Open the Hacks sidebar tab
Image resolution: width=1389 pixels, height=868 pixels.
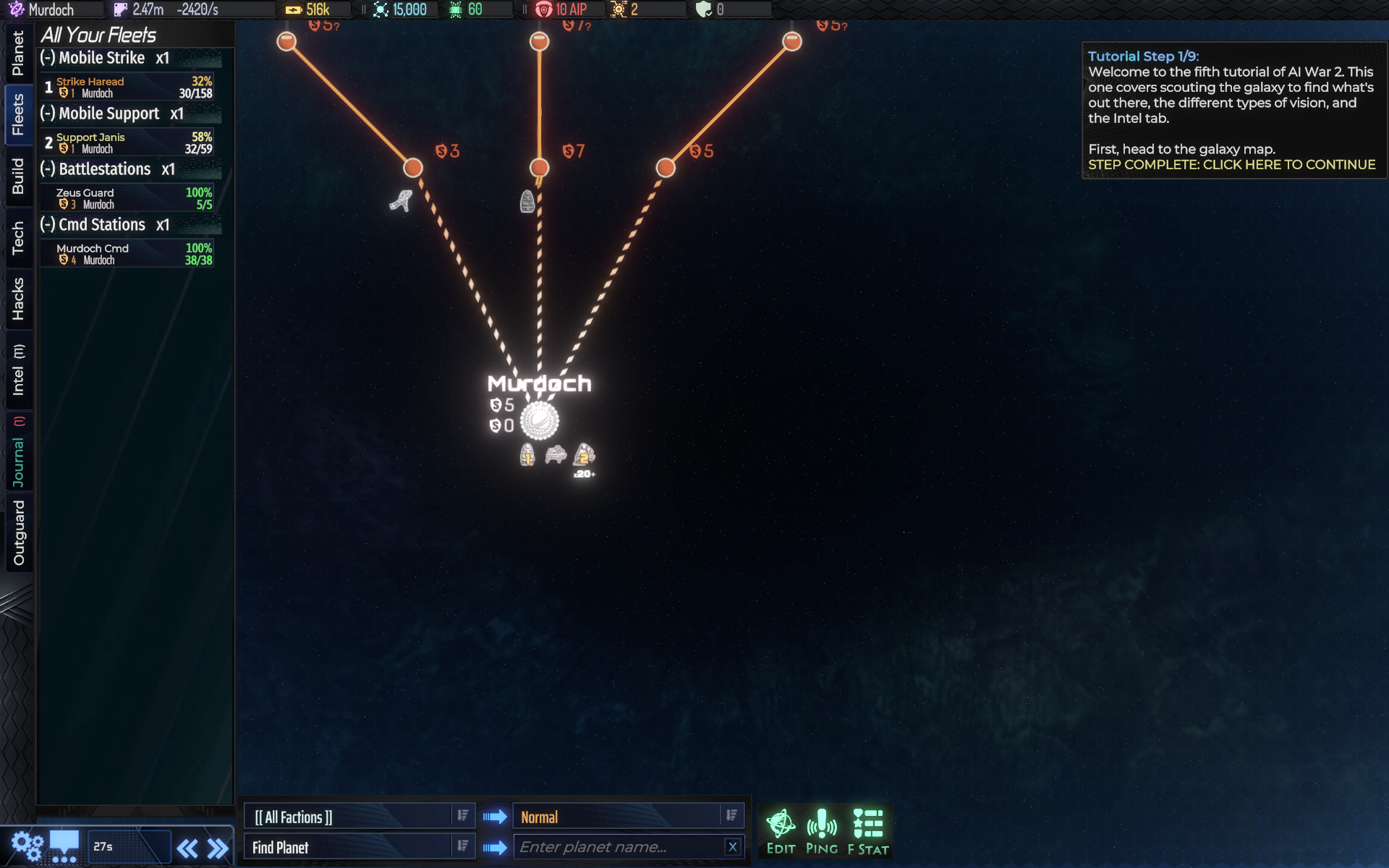(18, 299)
